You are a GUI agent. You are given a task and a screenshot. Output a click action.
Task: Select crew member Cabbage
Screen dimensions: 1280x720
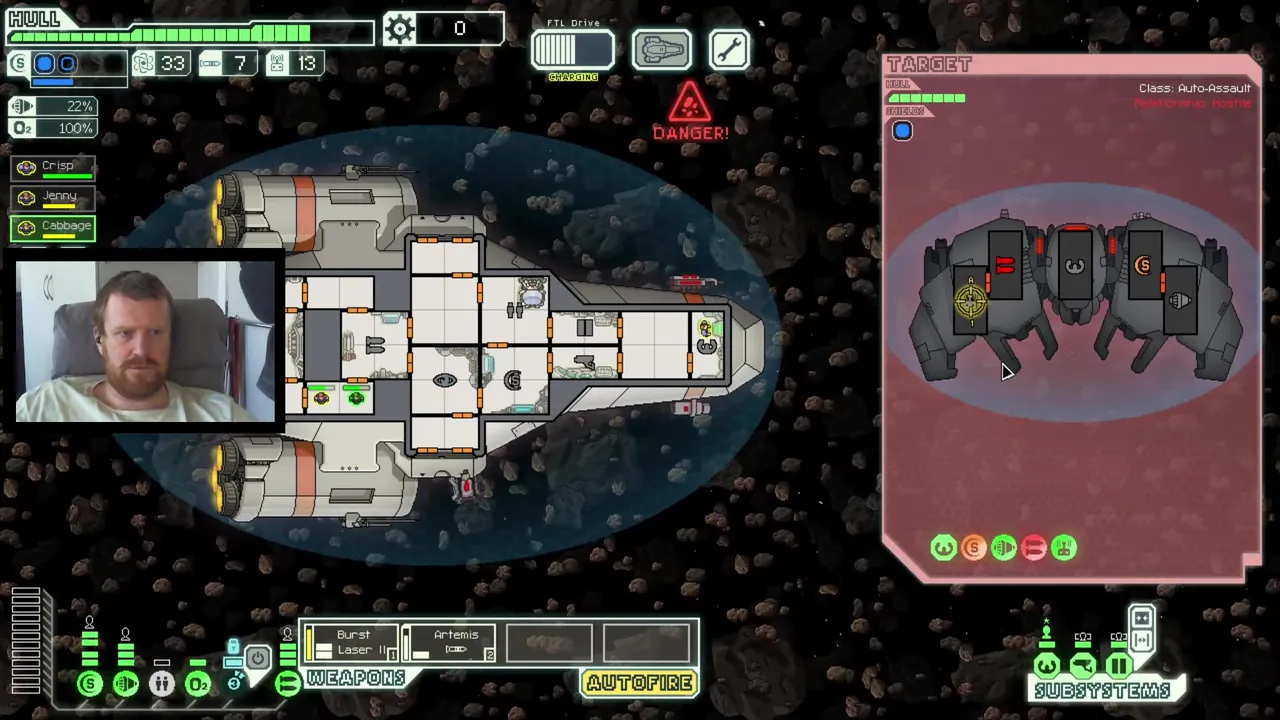54,227
